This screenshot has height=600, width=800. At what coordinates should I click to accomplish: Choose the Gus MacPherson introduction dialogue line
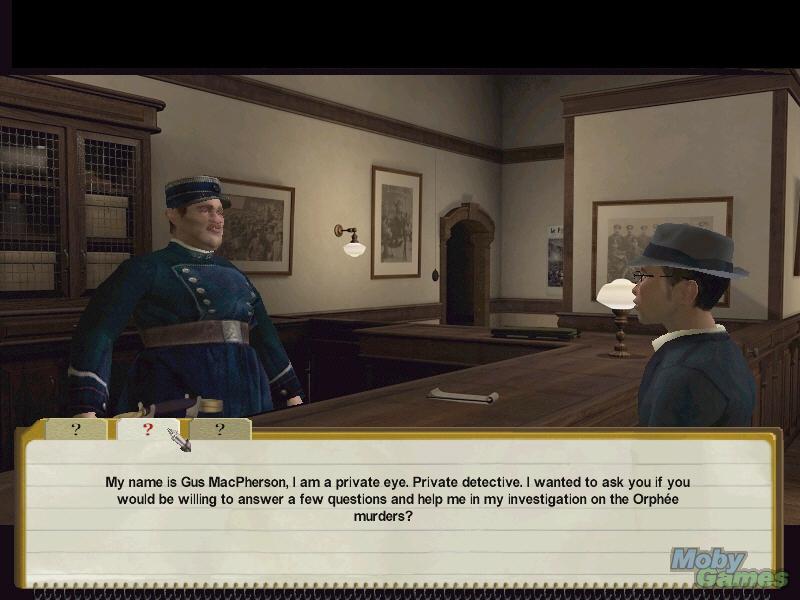tap(397, 499)
